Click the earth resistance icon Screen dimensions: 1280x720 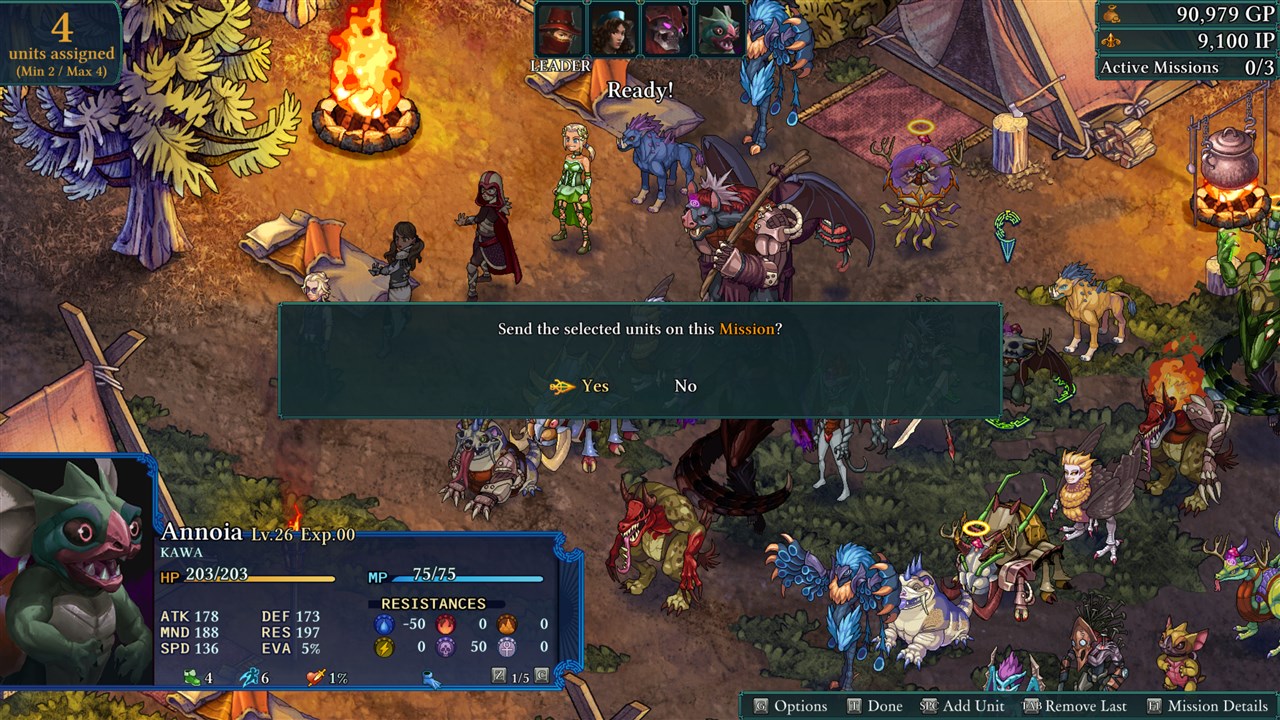click(507, 623)
